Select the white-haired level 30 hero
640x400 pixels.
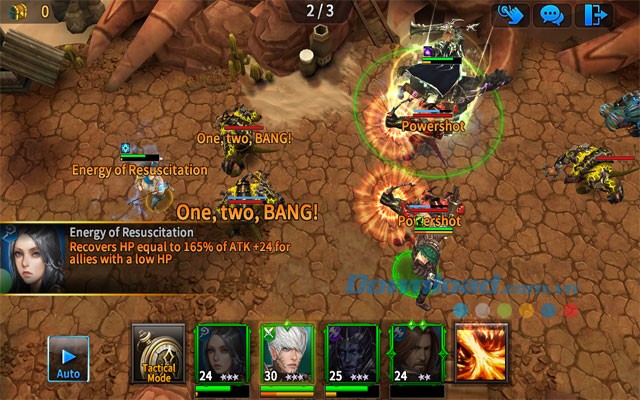tap(287, 353)
